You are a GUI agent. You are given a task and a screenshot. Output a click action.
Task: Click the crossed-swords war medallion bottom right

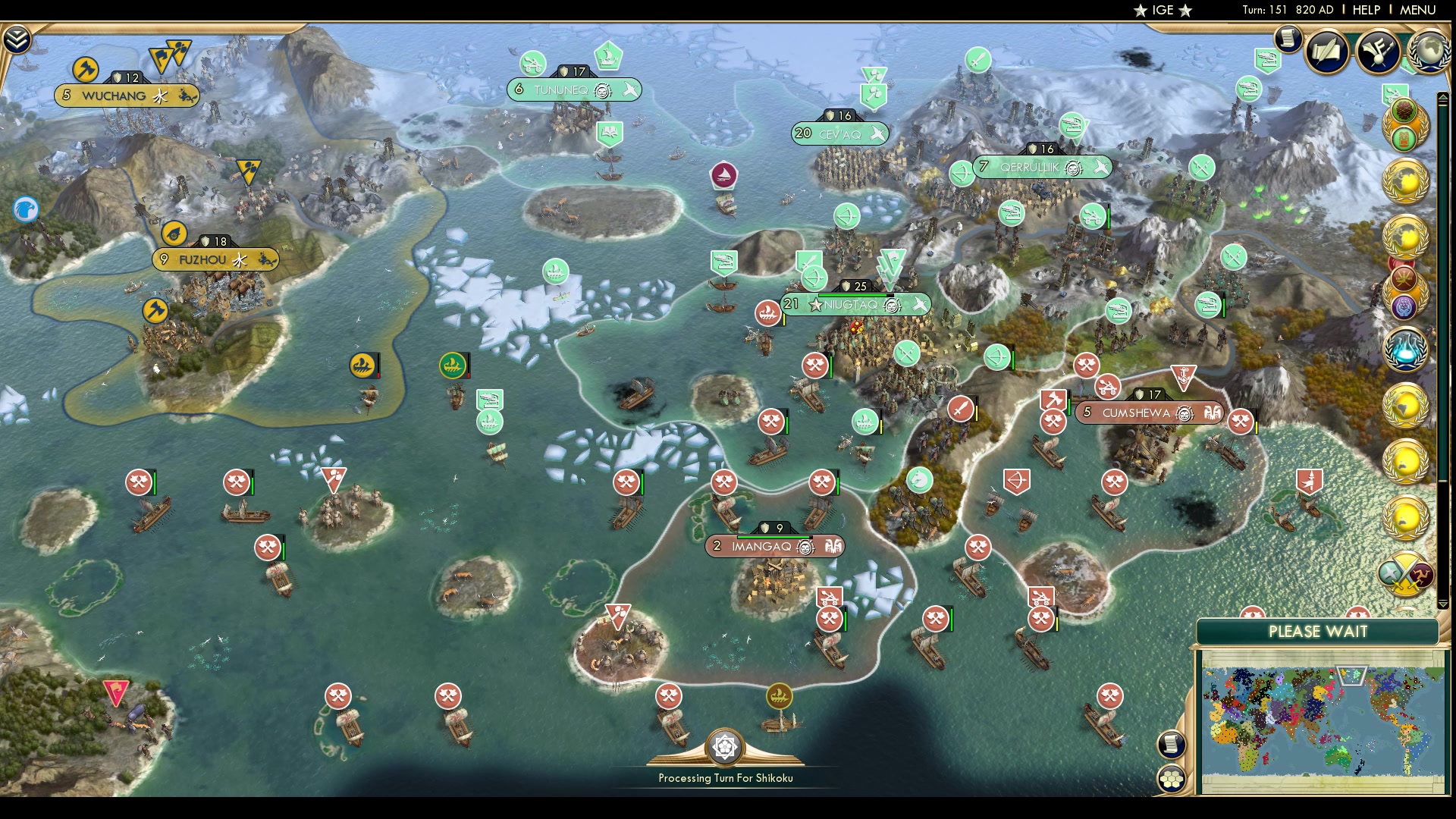1404,573
